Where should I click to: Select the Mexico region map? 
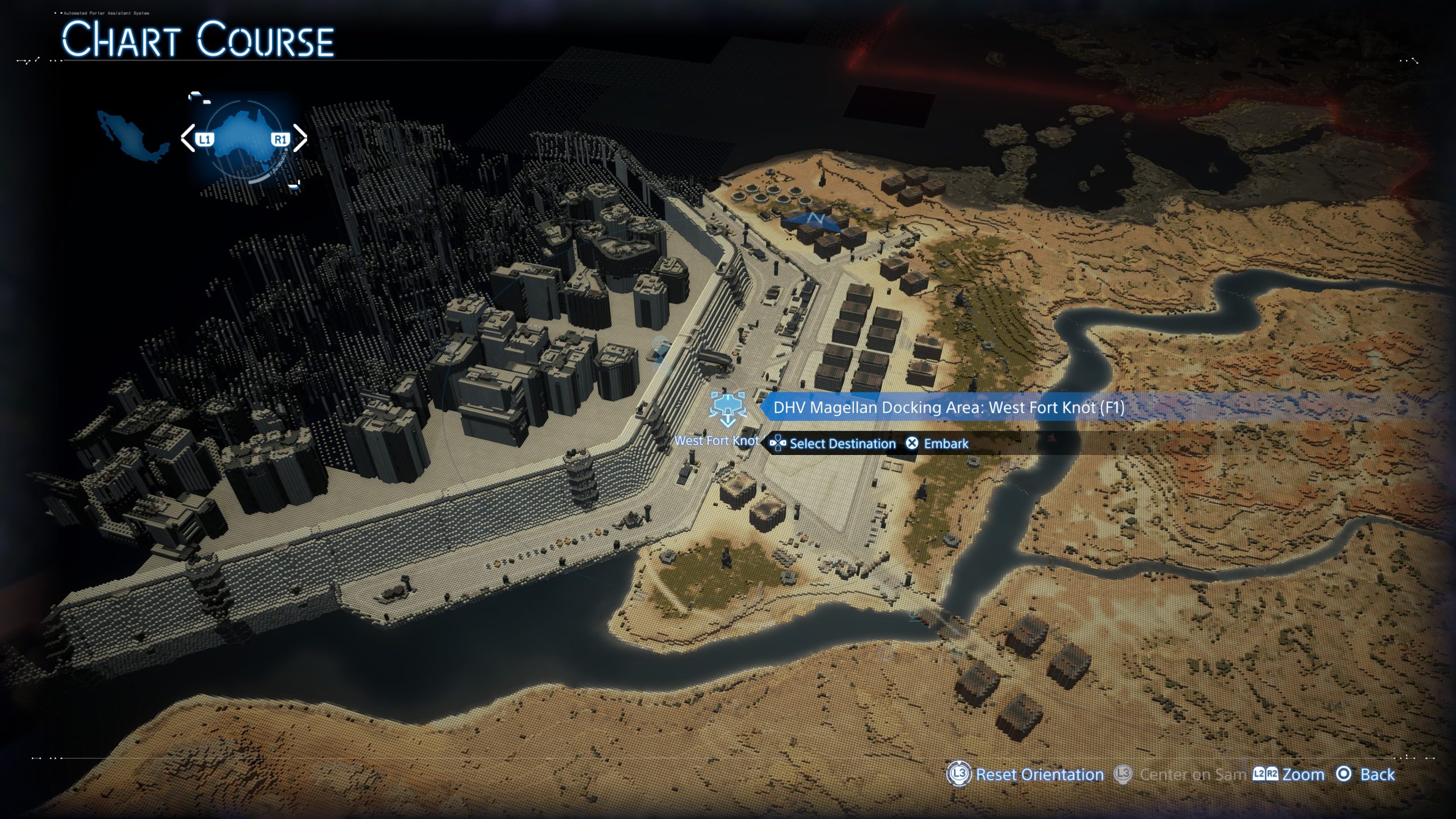[132, 135]
